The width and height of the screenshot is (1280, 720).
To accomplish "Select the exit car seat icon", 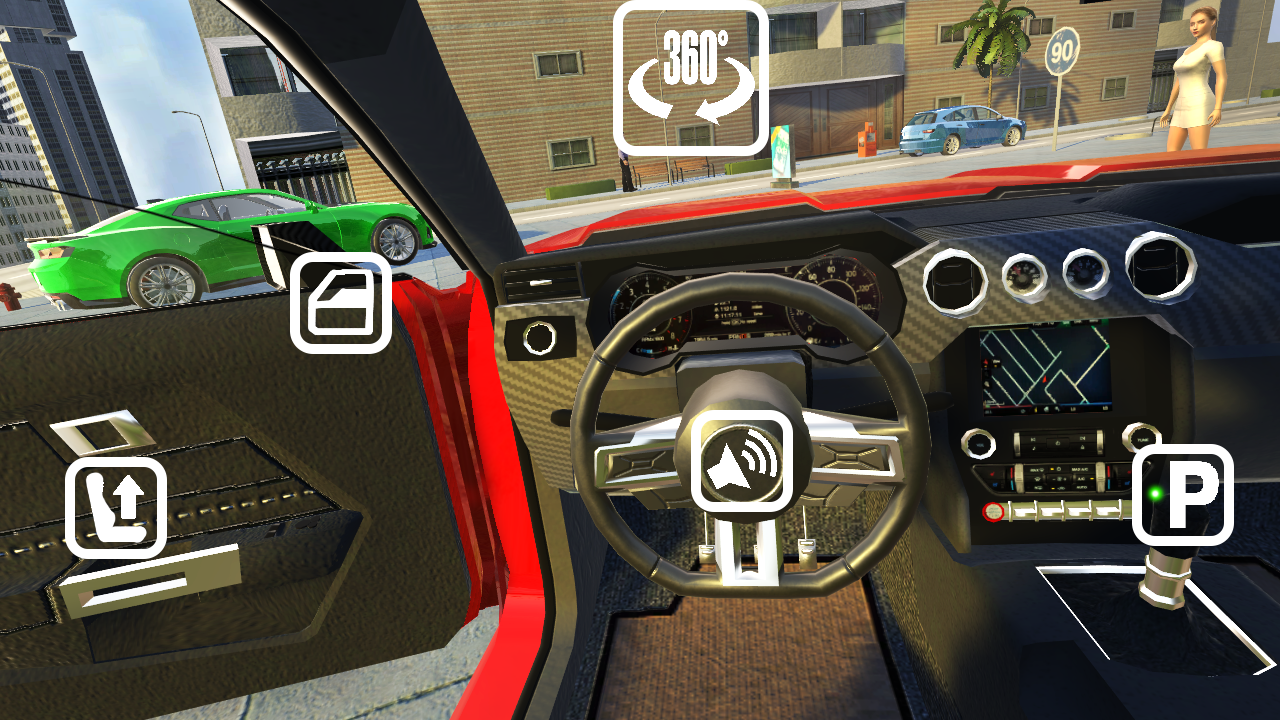I will pyautogui.click(x=116, y=508).
